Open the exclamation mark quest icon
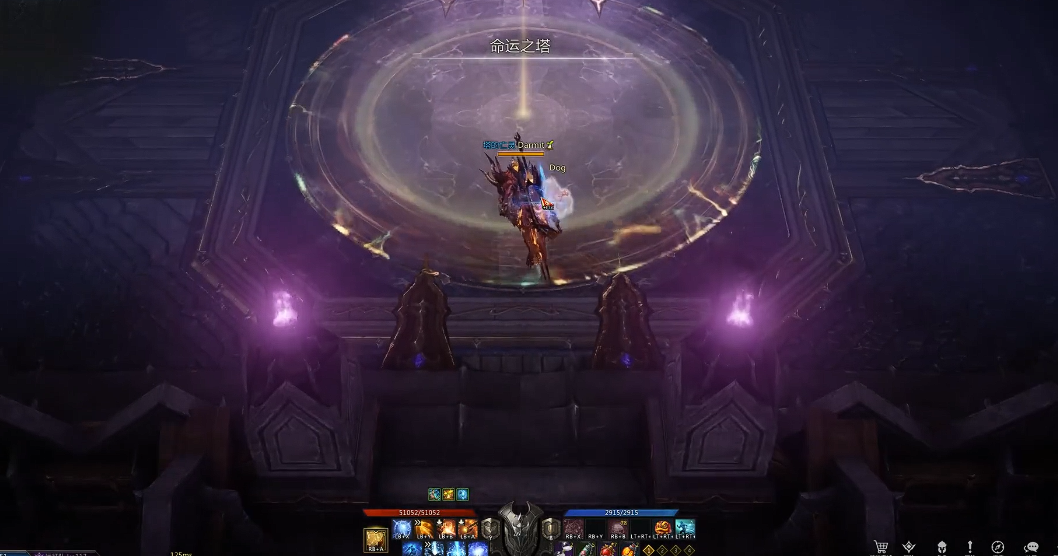Image resolution: width=1058 pixels, height=556 pixels. pos(969,547)
